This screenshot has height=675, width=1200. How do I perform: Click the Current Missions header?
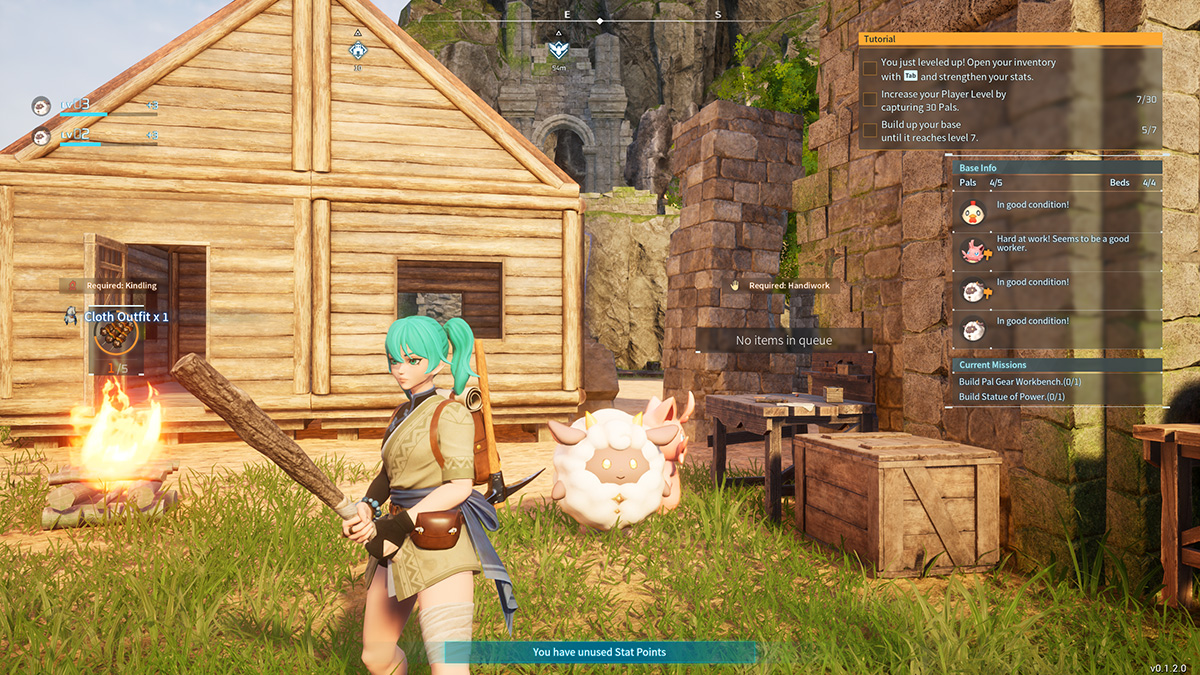[x=1056, y=365]
